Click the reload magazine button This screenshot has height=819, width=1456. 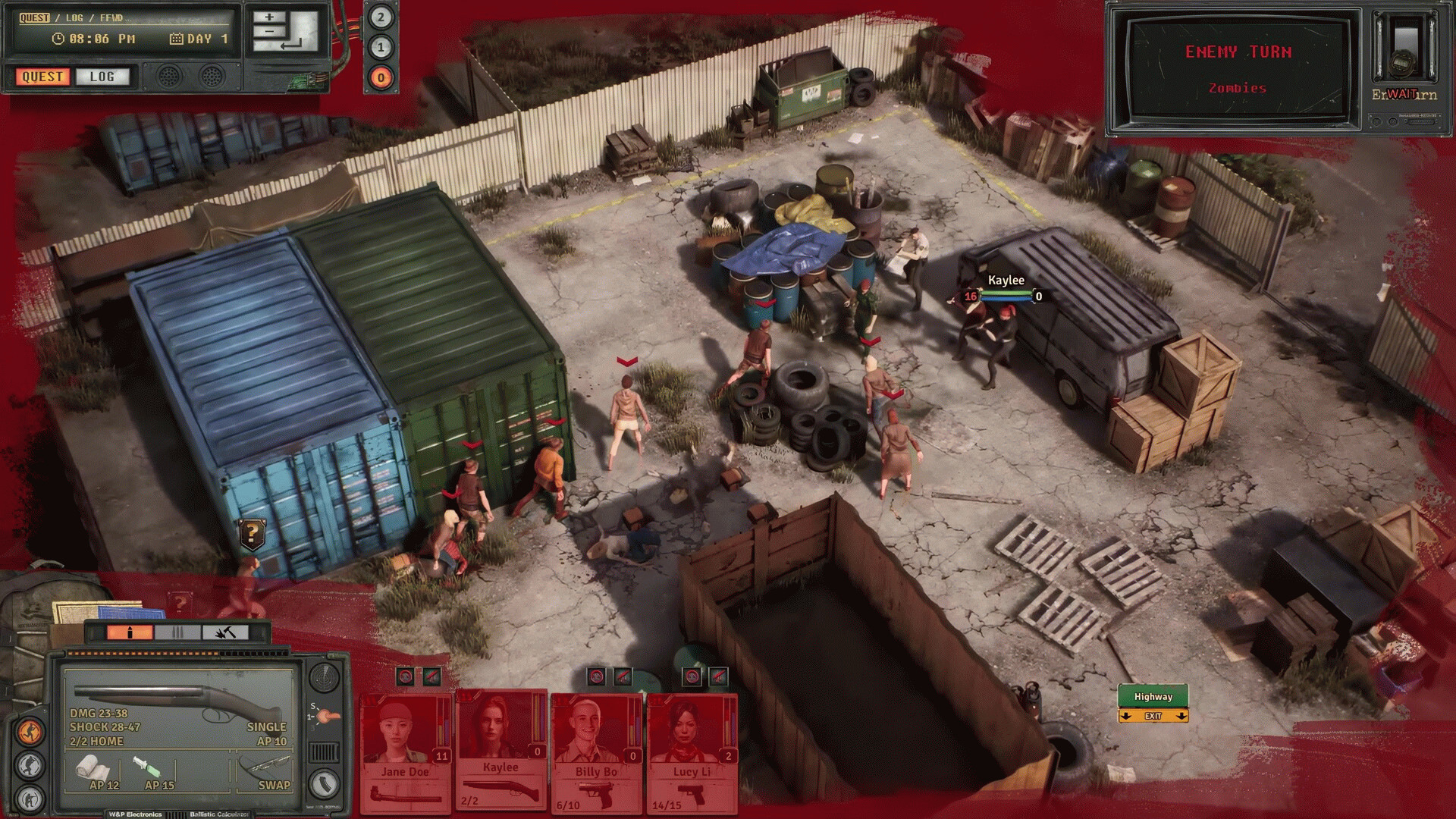click(x=325, y=783)
